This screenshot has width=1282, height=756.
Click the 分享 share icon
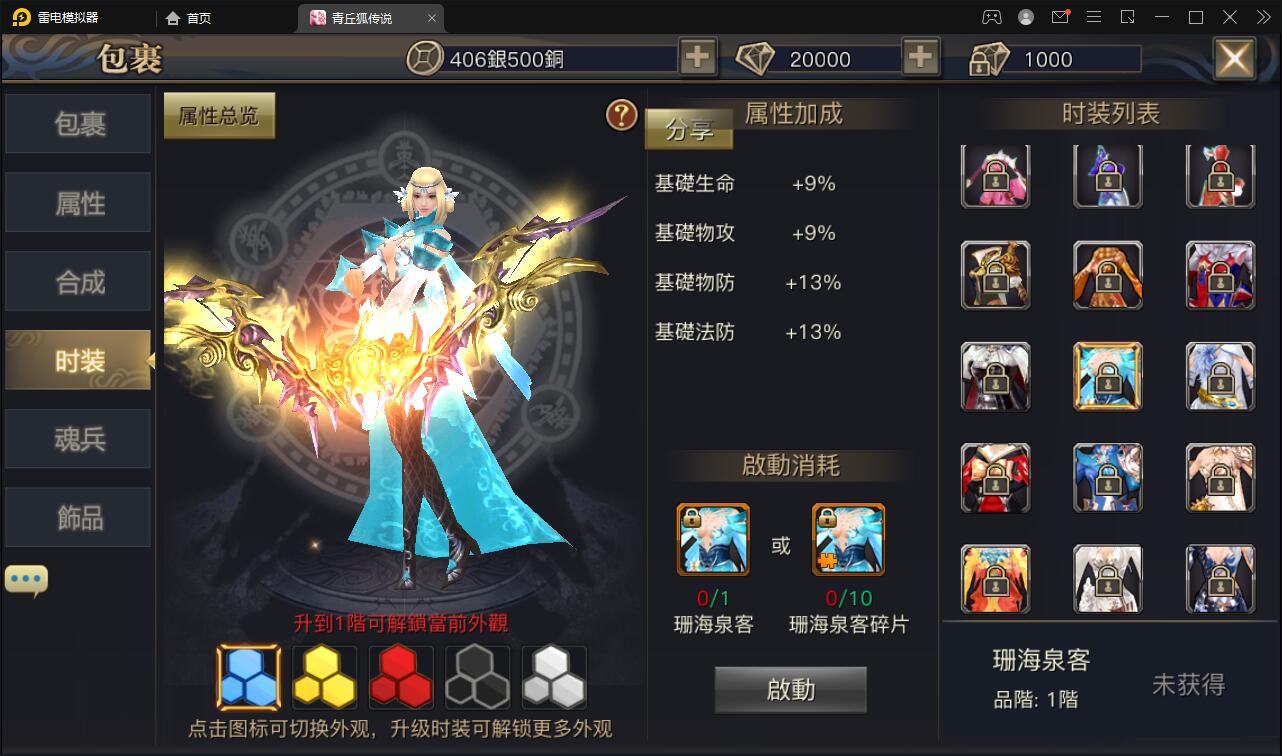click(688, 129)
